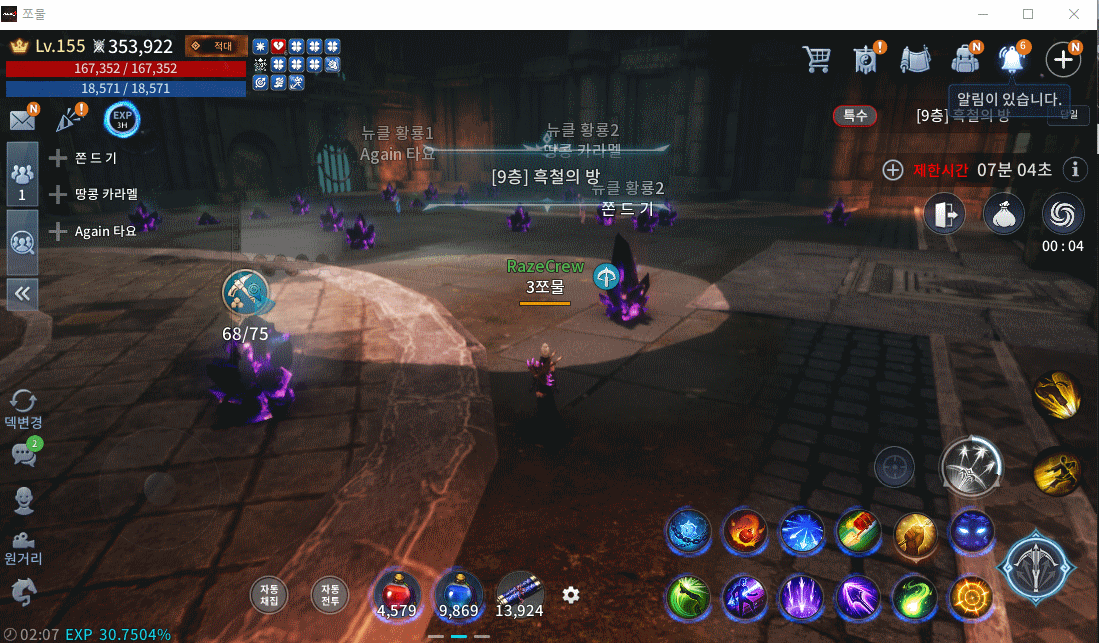This screenshot has height=643, width=1099.
Task: Collapse the left panel with double arrow
Action: tap(22, 293)
